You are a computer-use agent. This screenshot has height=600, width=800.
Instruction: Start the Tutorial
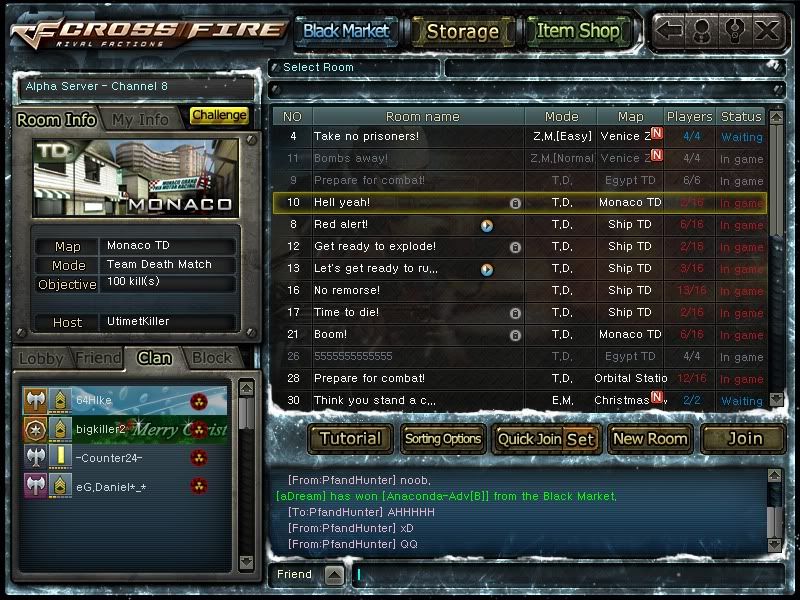point(350,438)
